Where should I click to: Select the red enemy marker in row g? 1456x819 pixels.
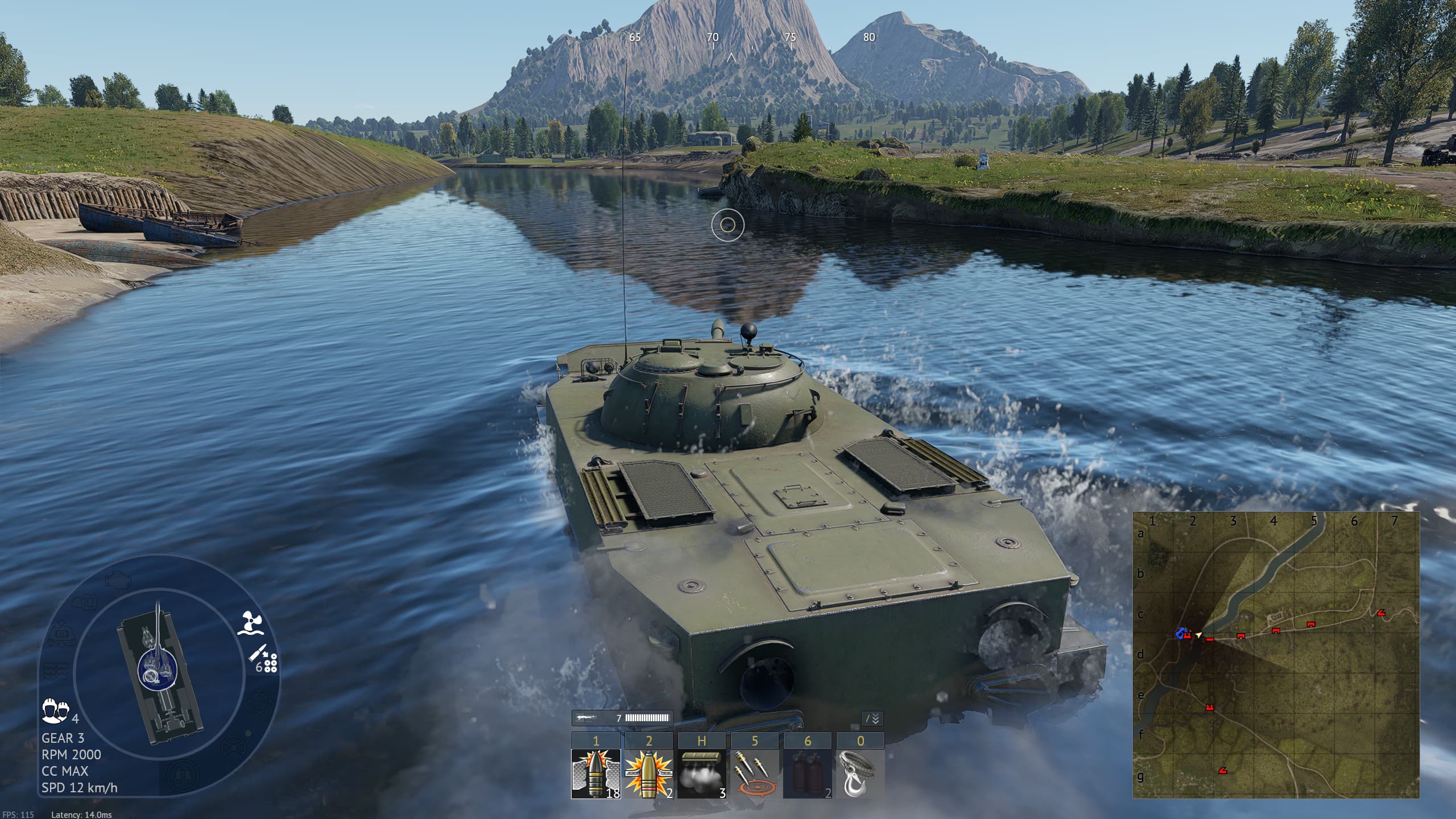tap(1222, 771)
